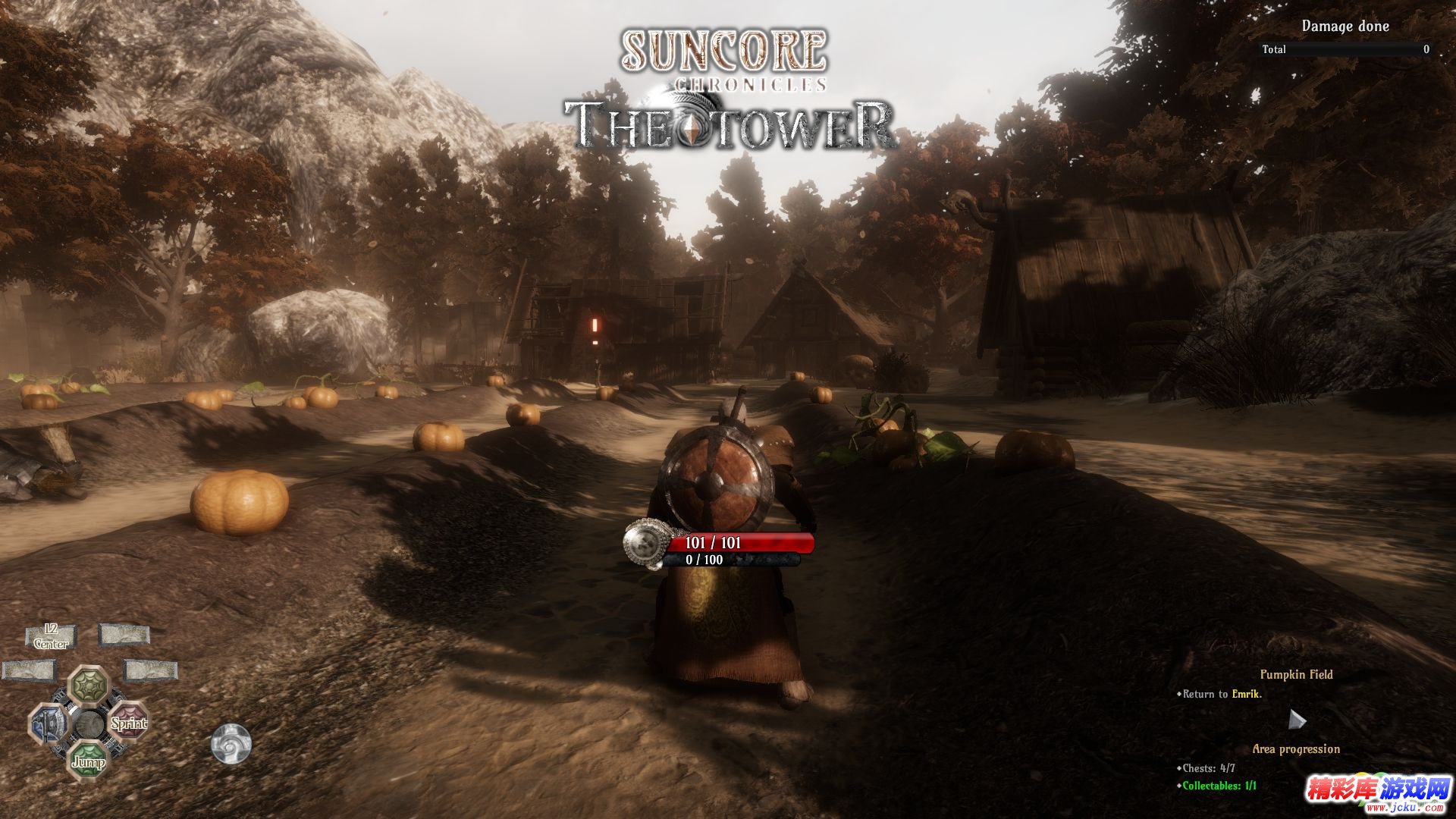This screenshot has height=819, width=1456.
Task: Click the olive web-patterned ability slot
Action: [x=89, y=685]
